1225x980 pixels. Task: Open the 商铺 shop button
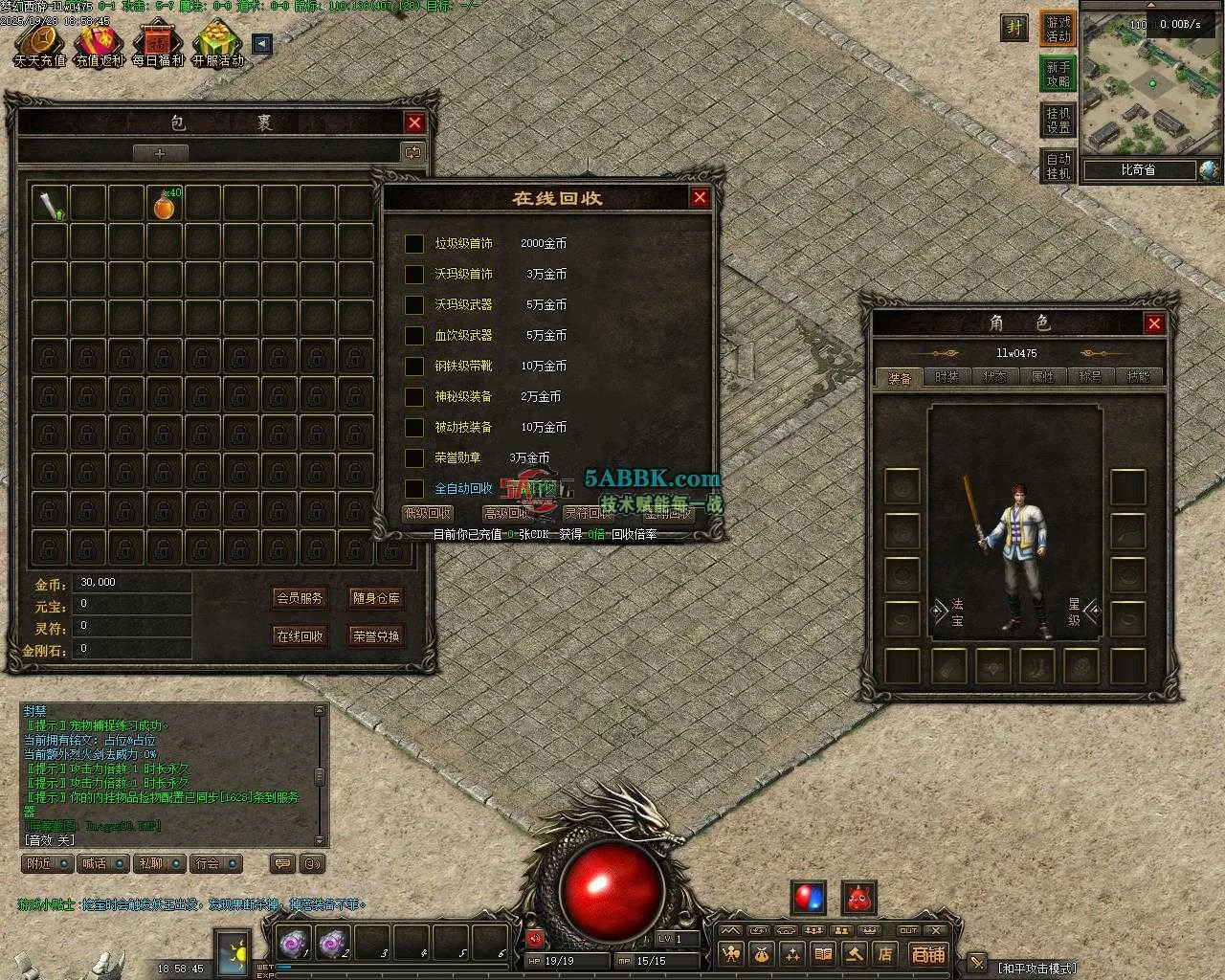(x=927, y=954)
